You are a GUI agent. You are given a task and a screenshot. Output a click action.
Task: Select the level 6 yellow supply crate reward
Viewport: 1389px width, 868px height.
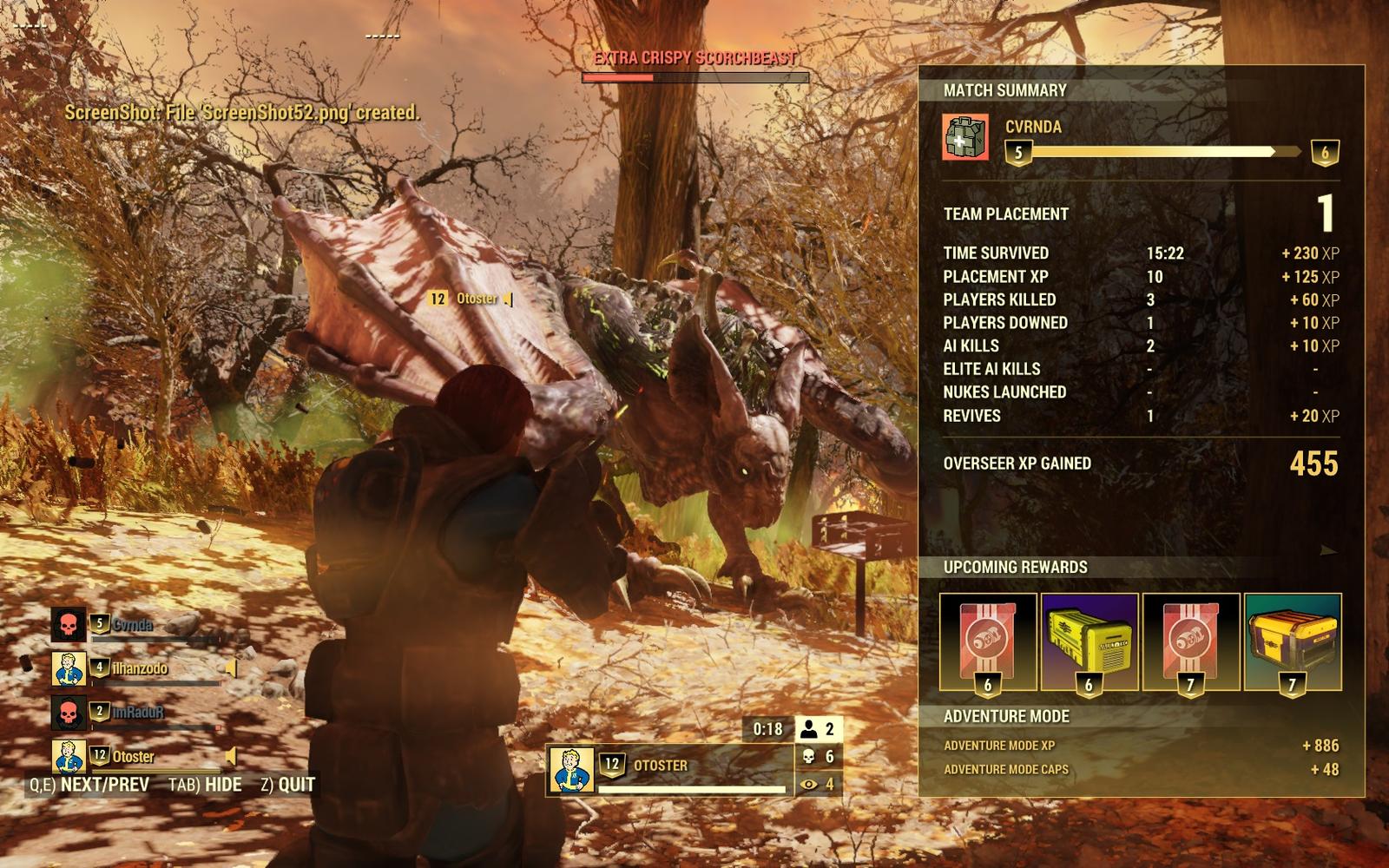pos(1089,642)
